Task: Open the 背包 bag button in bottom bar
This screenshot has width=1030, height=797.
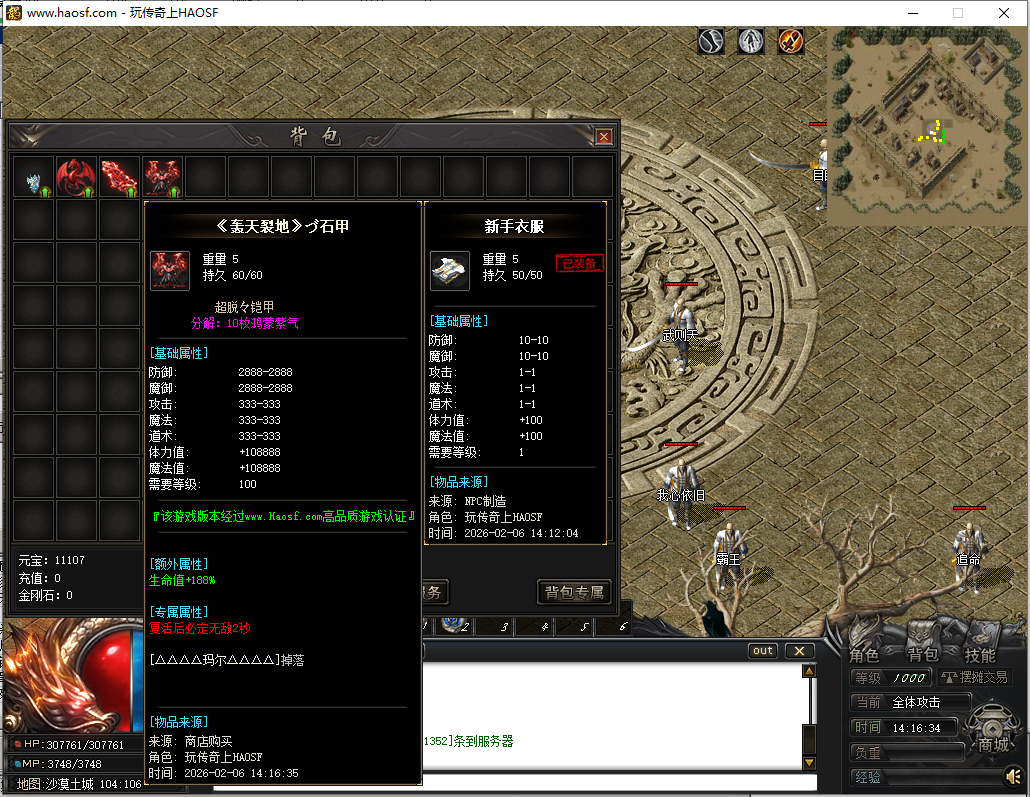Action: 922,655
